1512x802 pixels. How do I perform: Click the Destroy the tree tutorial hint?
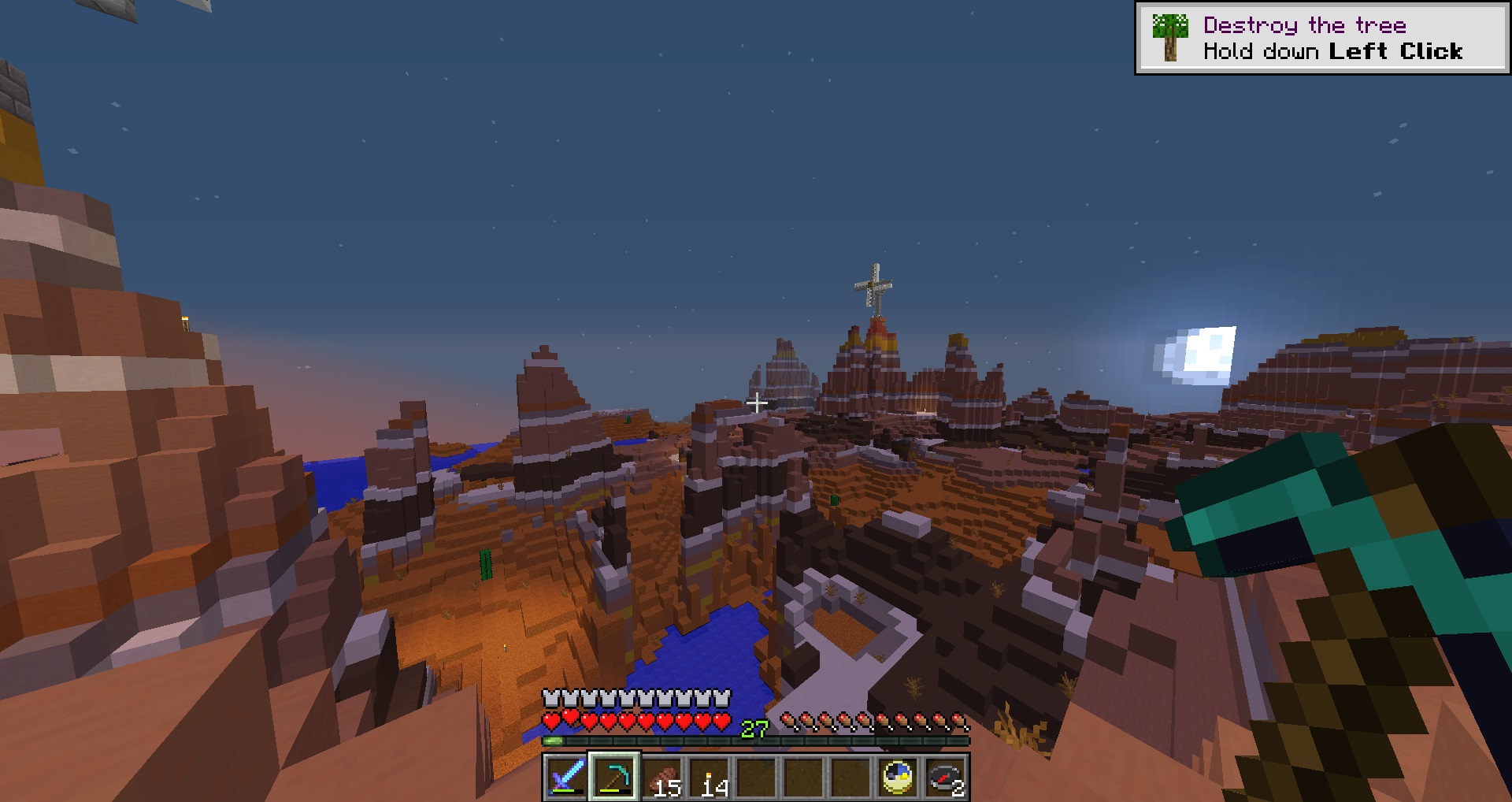(1321, 39)
